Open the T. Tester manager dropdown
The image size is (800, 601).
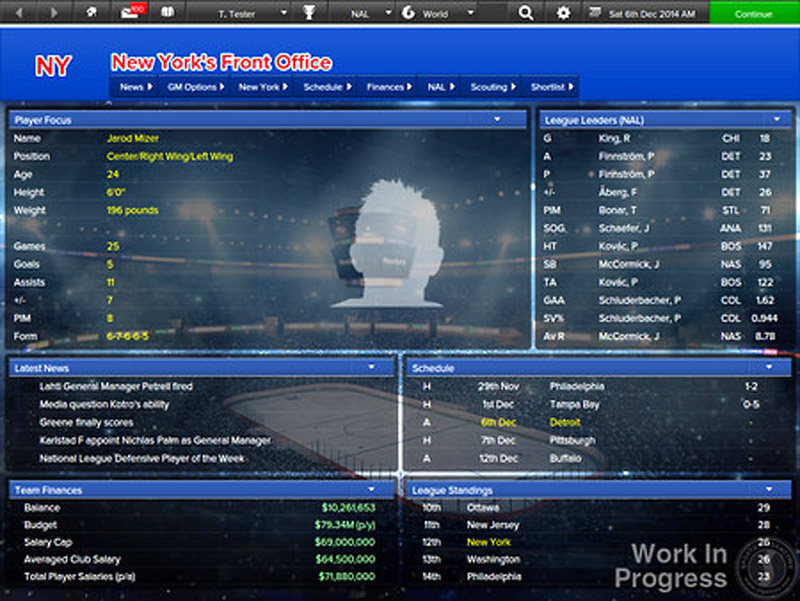[248, 14]
